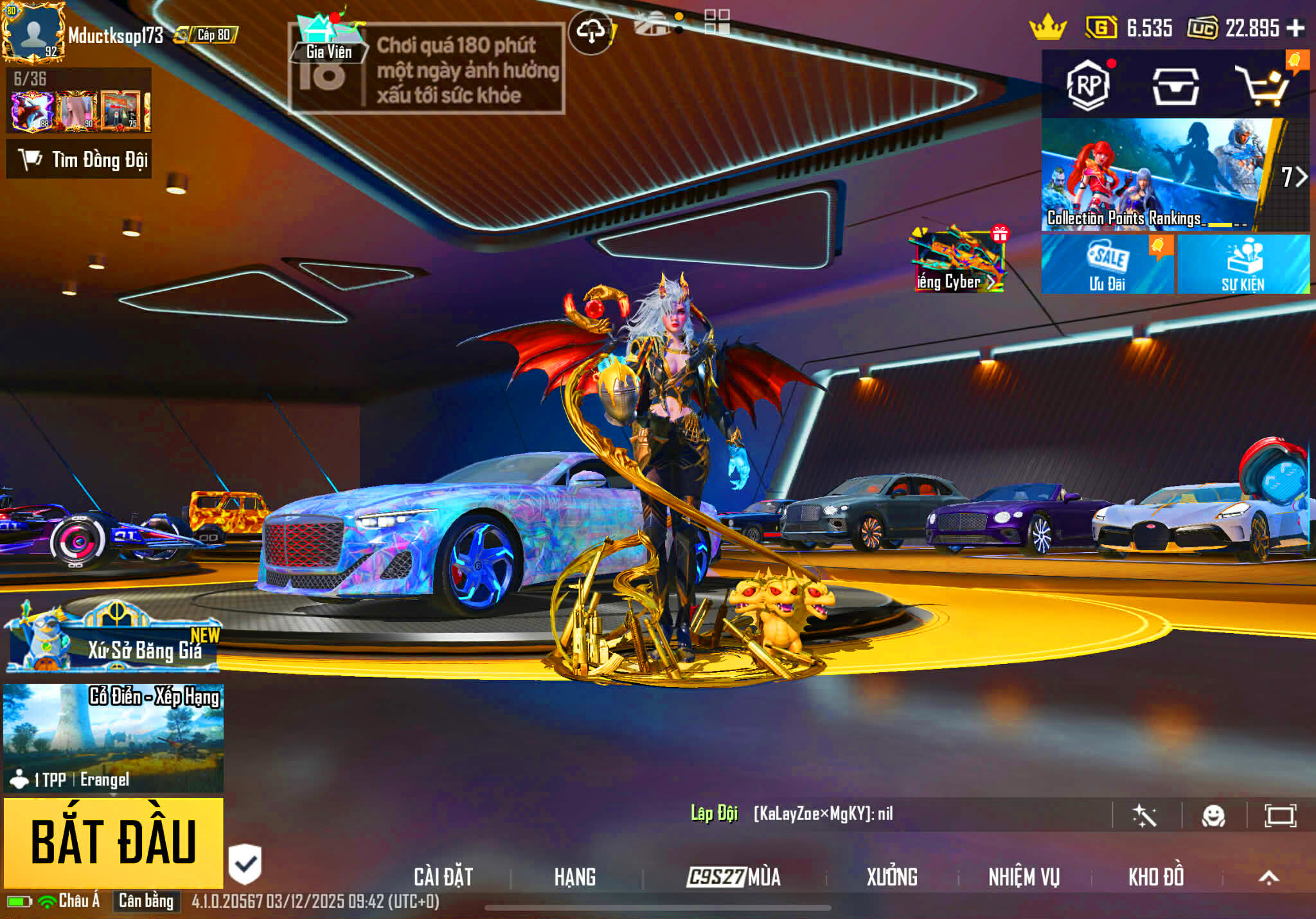Add UC with the plus button
The width and height of the screenshot is (1316, 919).
click(x=1295, y=28)
